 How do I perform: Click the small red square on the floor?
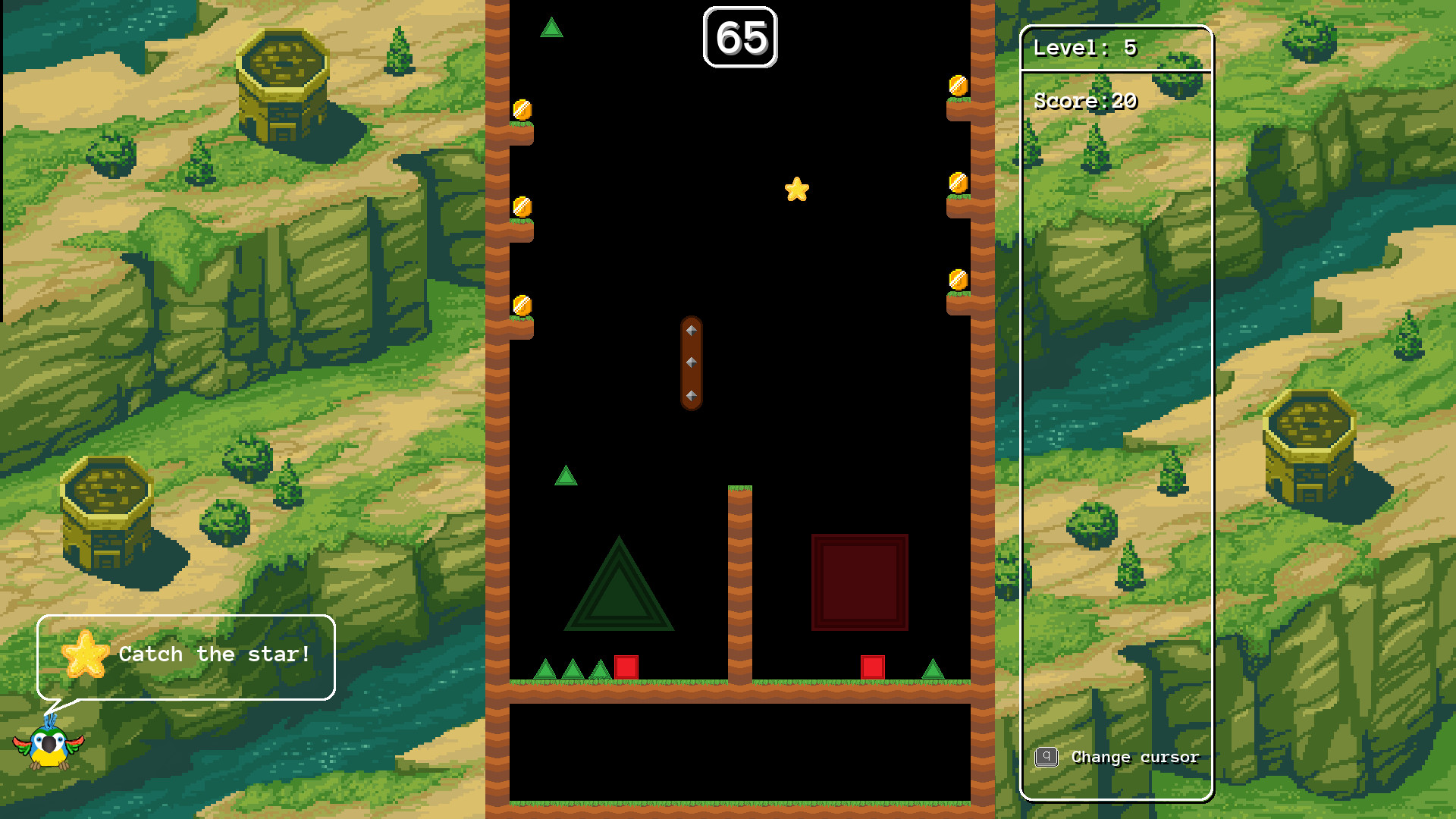click(626, 666)
